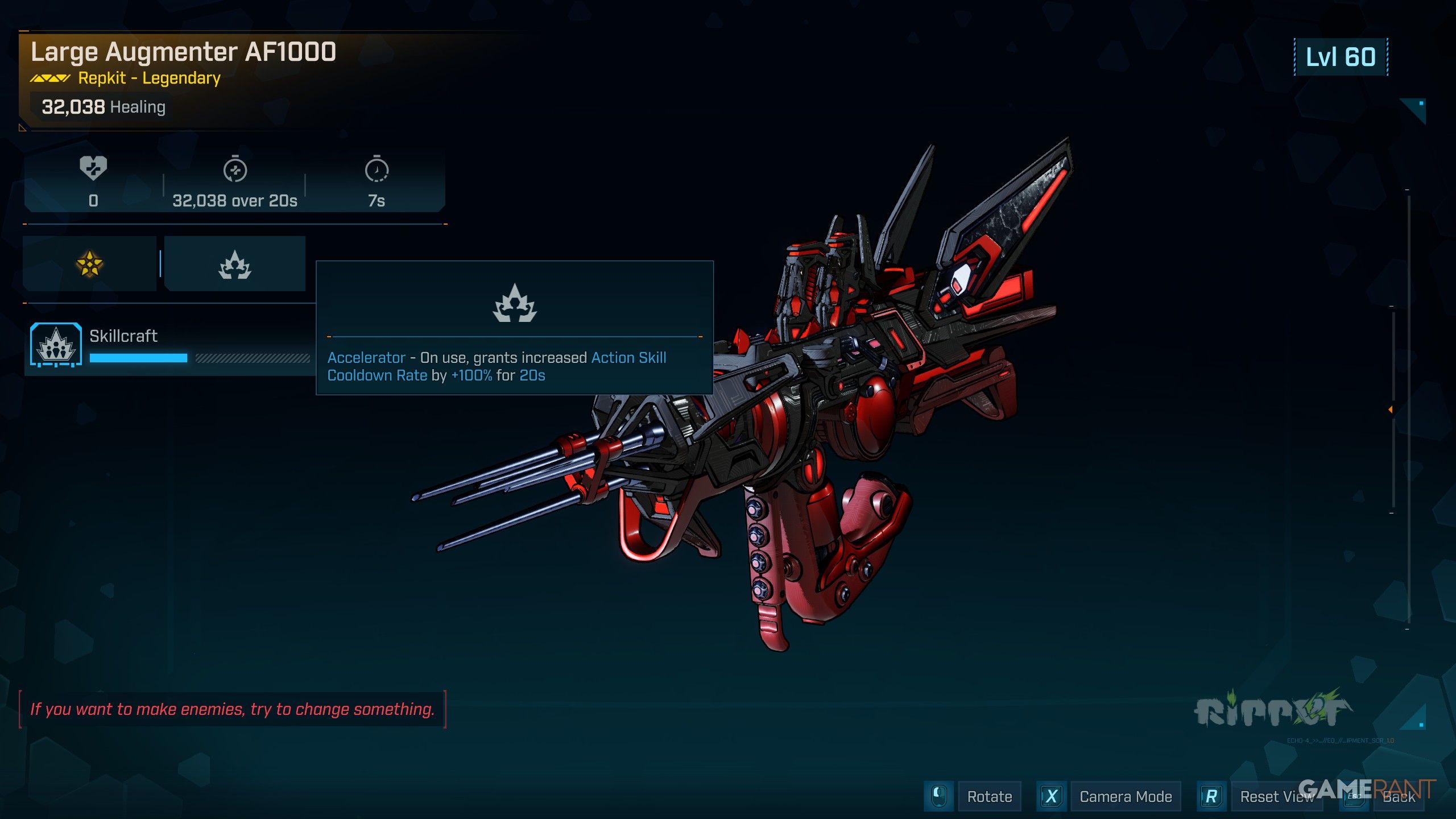The image size is (1456, 819).
Task: Open the Skillcraft skill entry
Action: [x=123, y=336]
